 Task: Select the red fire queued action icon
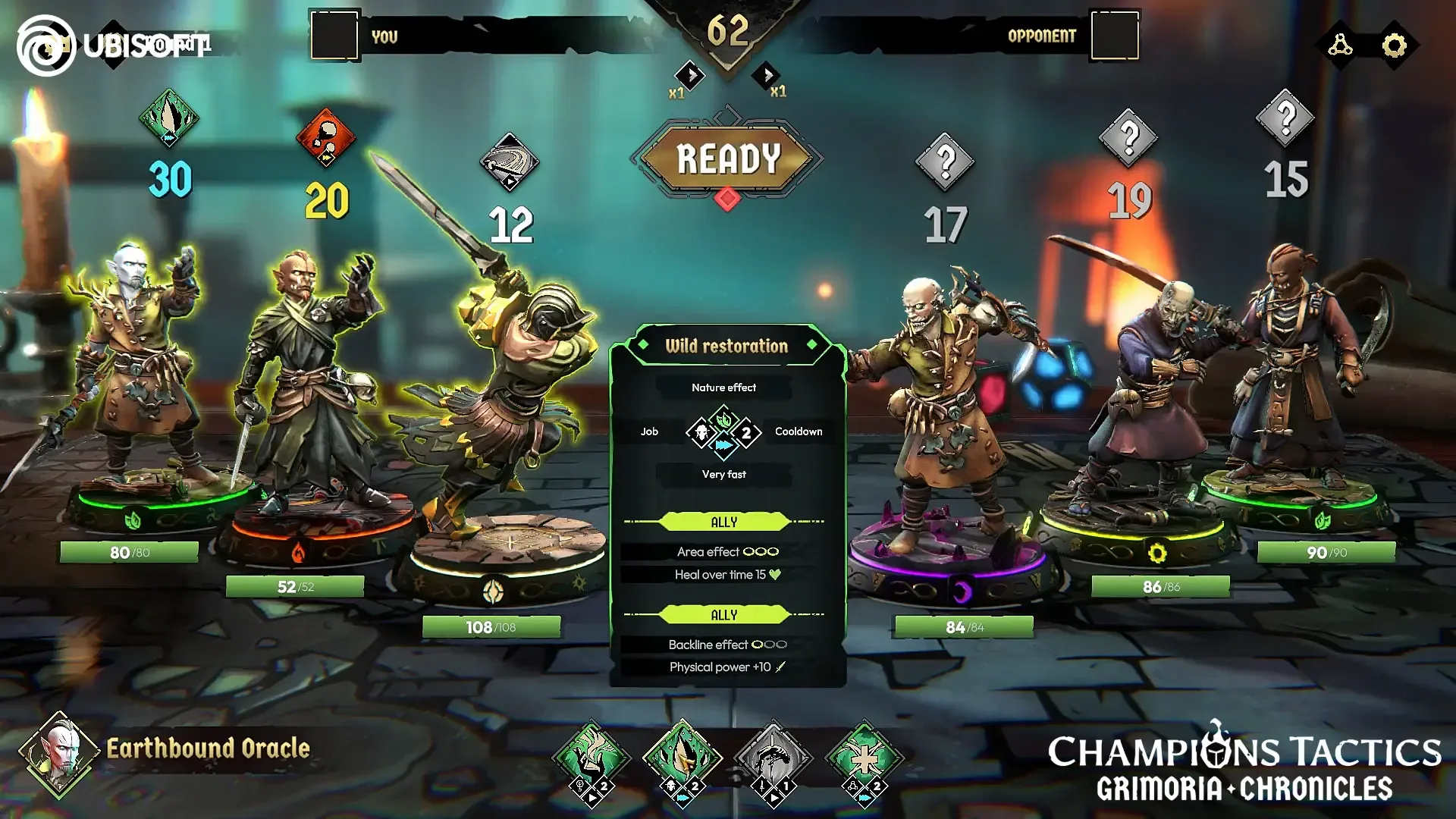[326, 138]
